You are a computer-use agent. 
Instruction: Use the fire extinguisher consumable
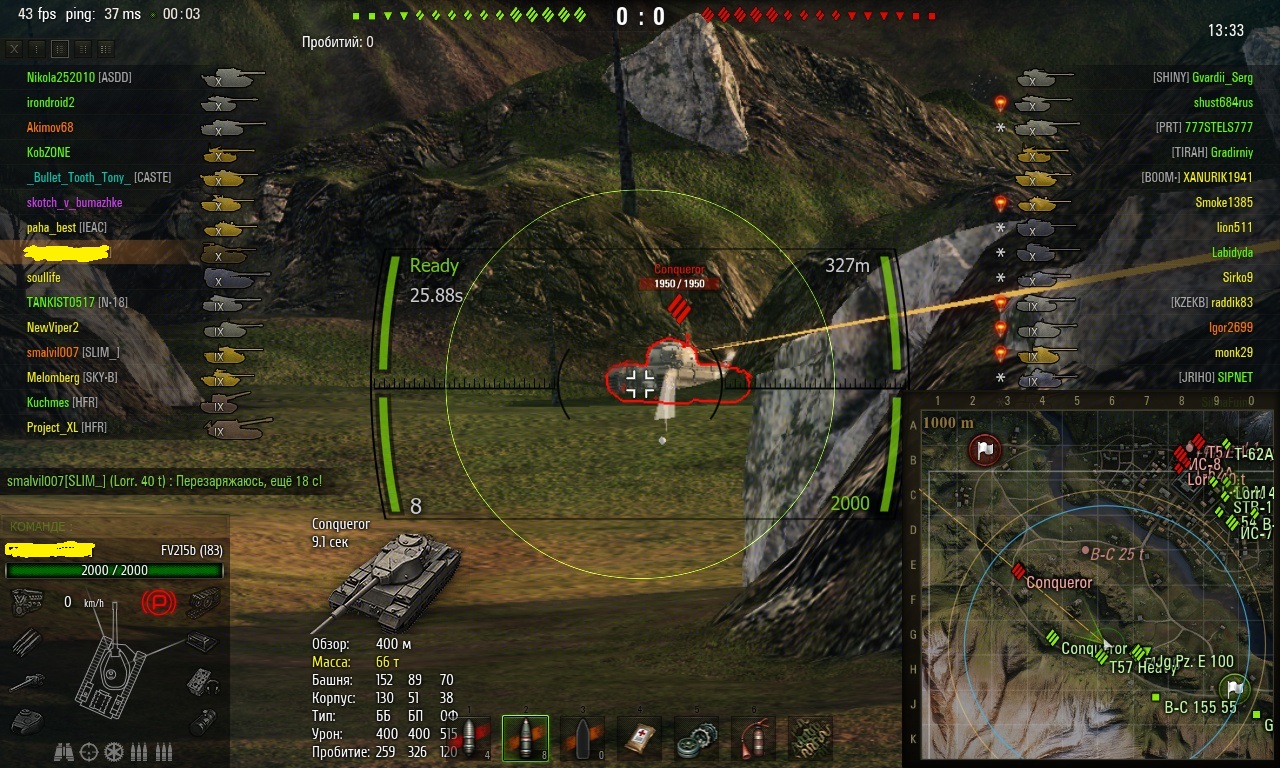753,739
